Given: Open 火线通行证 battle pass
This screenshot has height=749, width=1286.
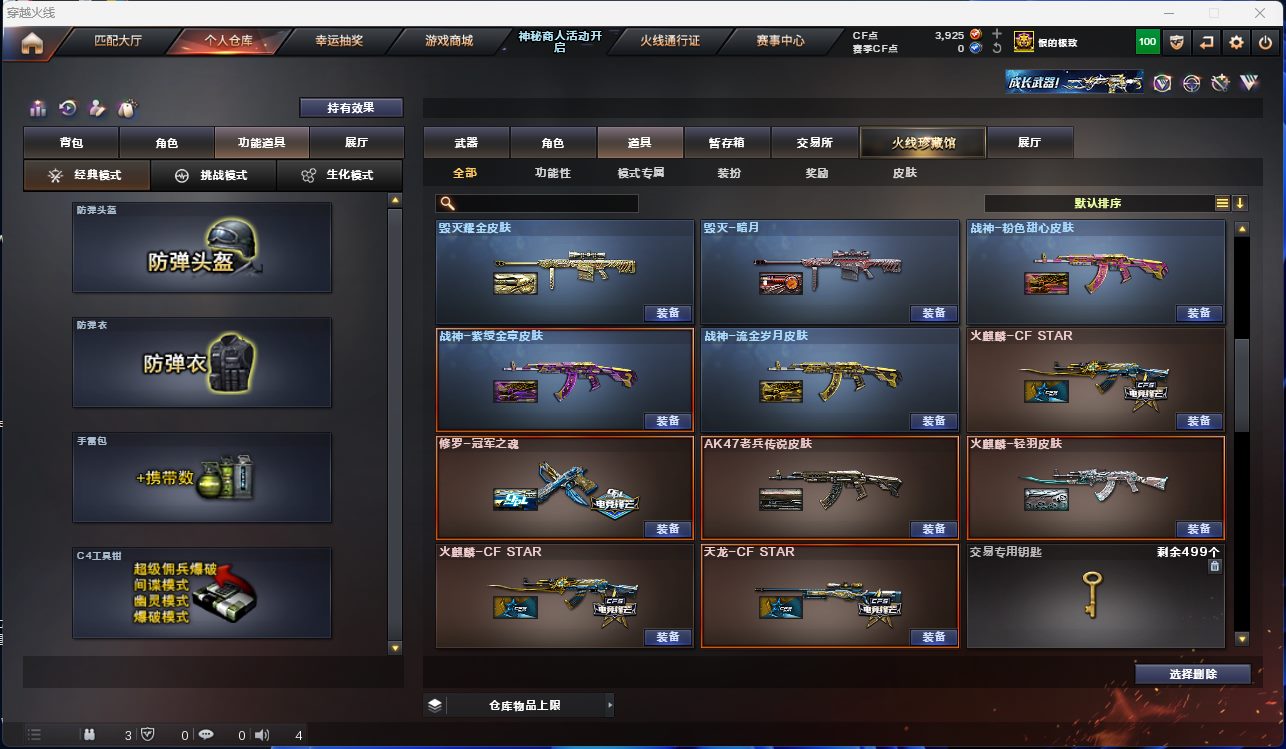Looking at the screenshot, I should coord(670,41).
